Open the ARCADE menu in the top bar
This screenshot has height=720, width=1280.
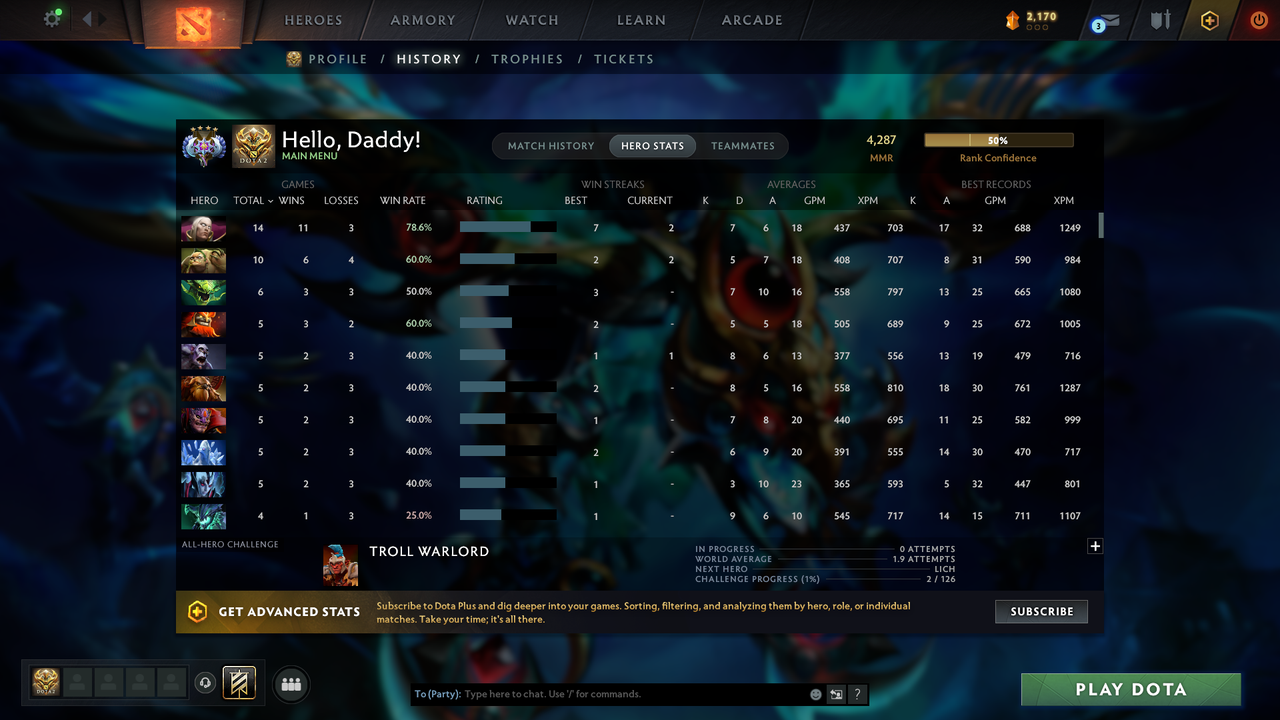point(751,19)
